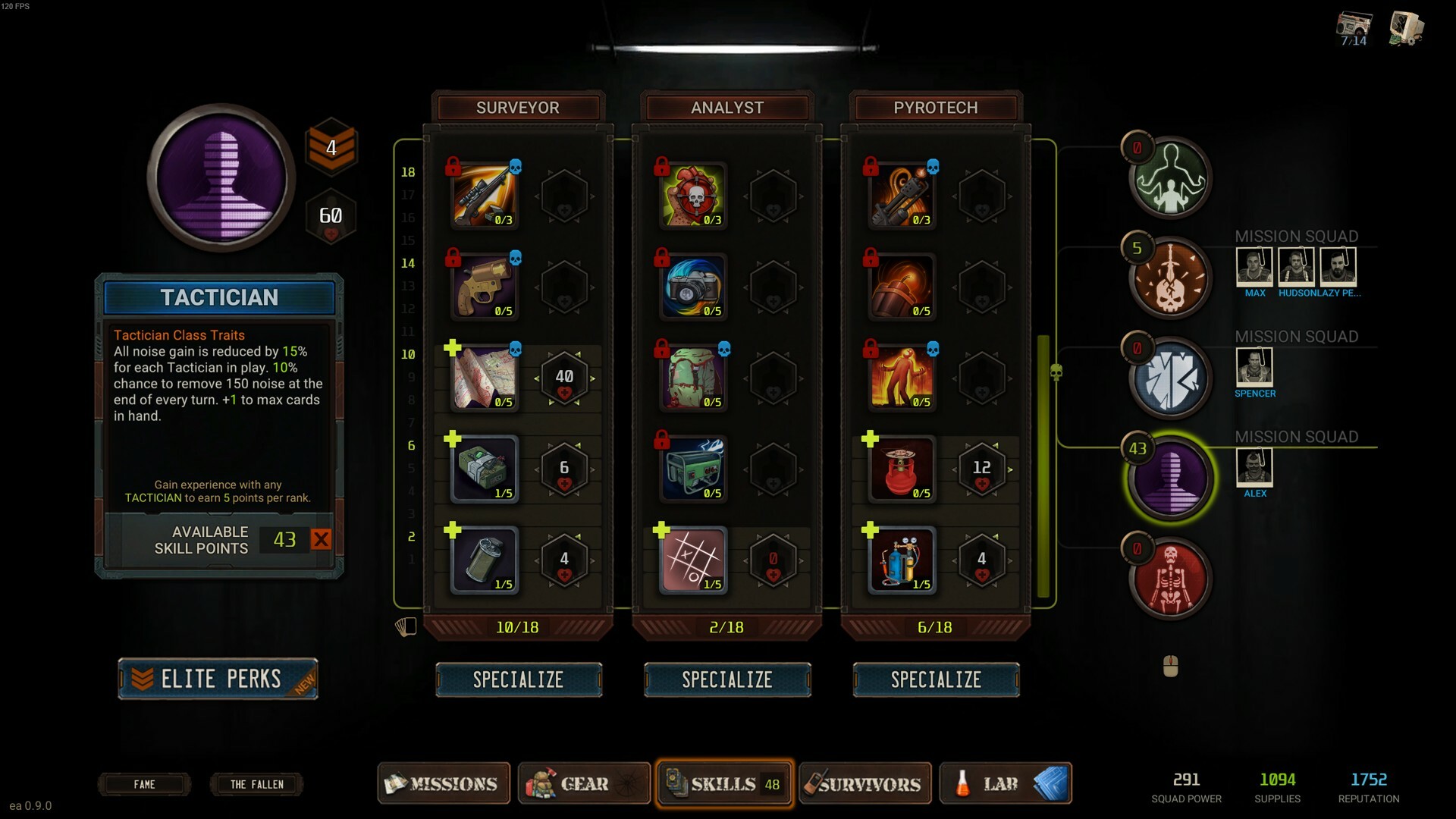Pick the green generator skill
This screenshot has width=1456, height=819.
click(693, 469)
